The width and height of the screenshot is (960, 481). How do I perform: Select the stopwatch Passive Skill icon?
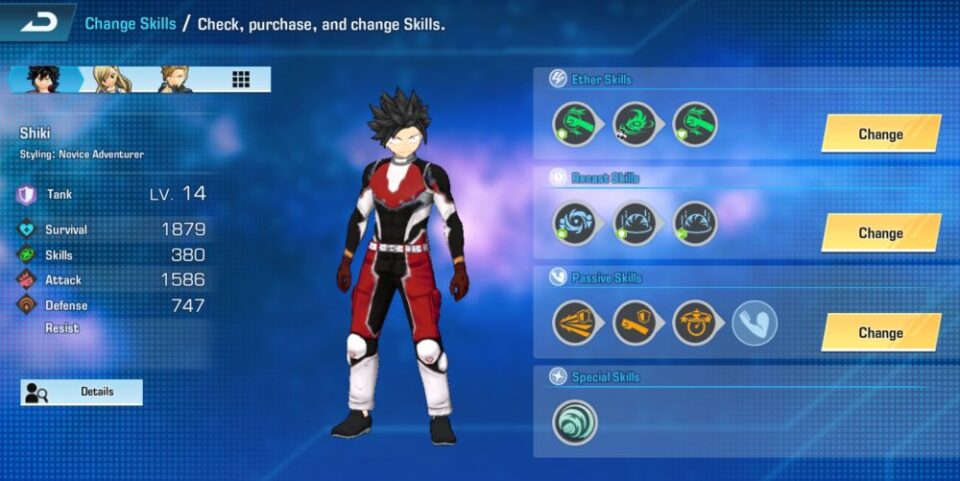[x=694, y=323]
